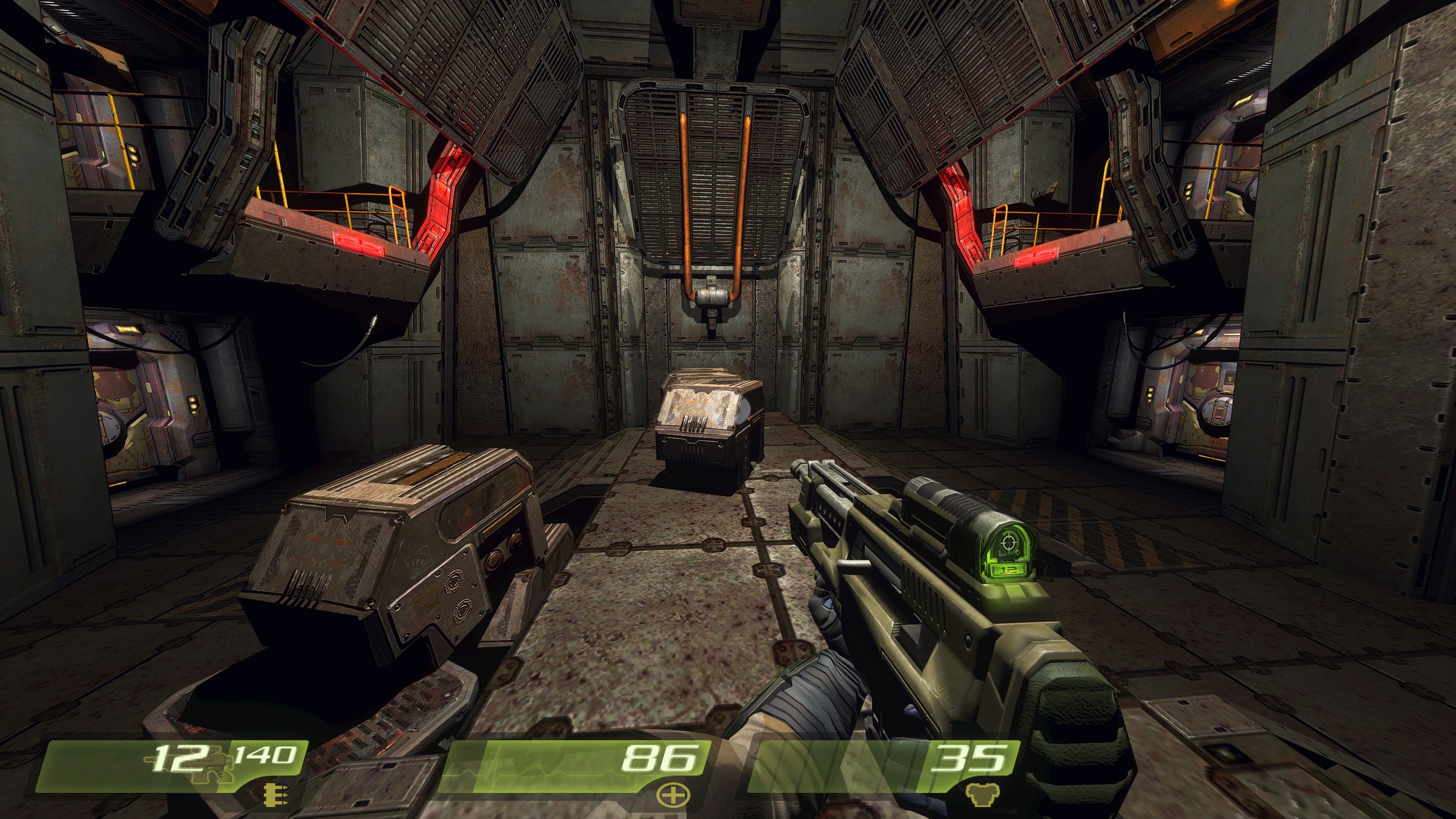Click the ammo clip icon
1456x819 pixels.
pos(276,795)
